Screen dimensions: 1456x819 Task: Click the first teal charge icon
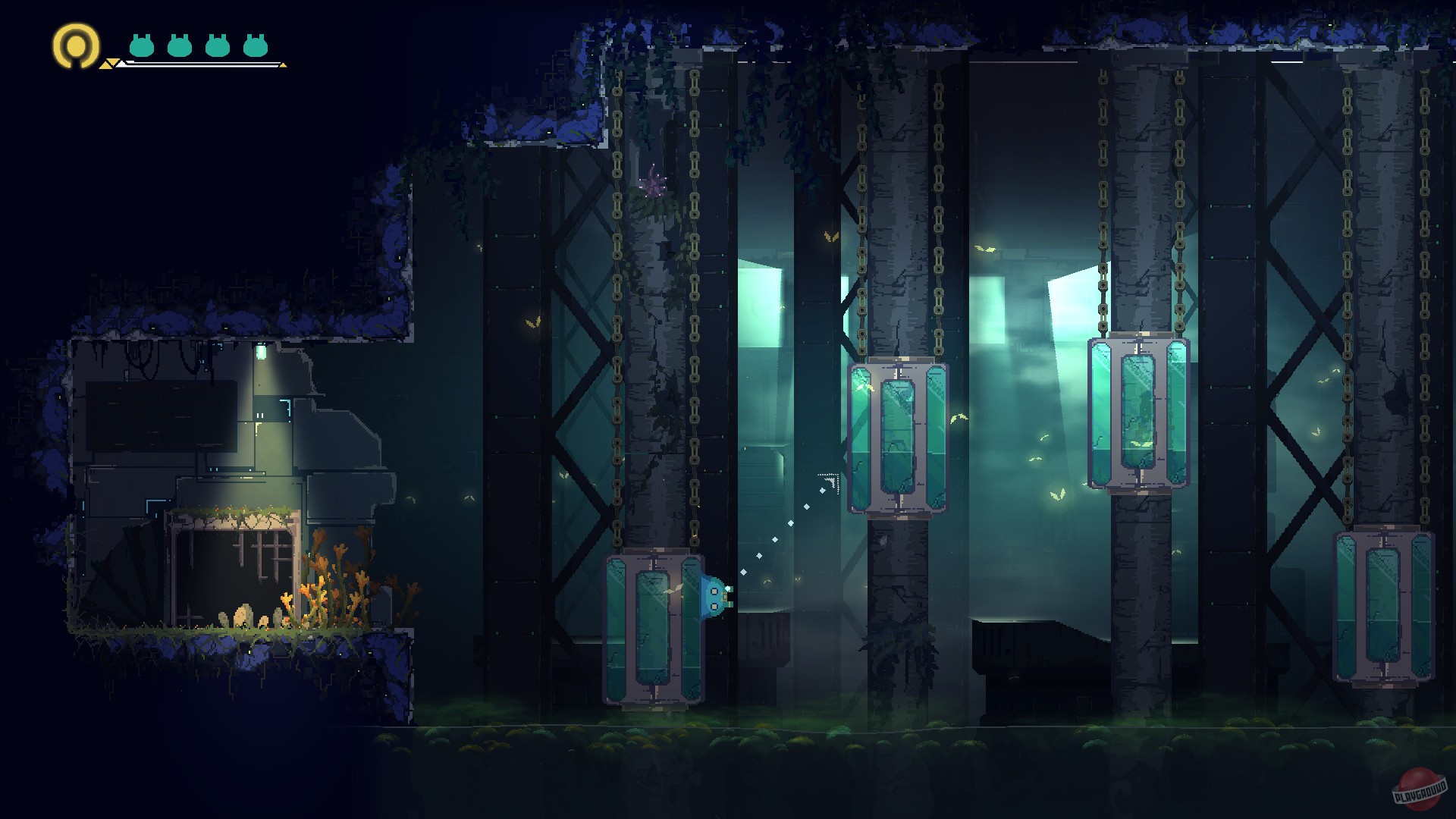(x=141, y=45)
